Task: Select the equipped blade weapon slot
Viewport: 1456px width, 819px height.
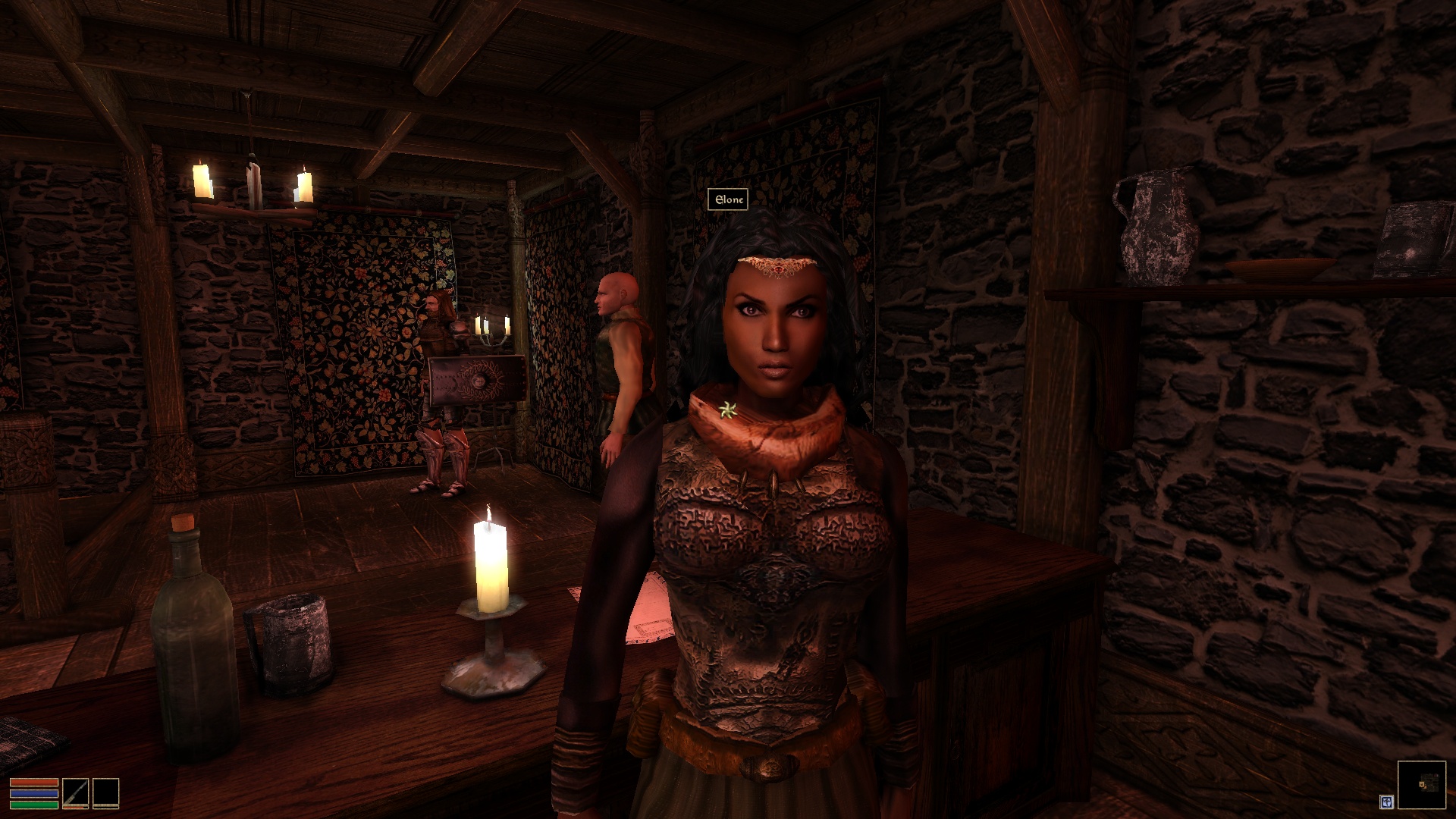Action: 75,792
